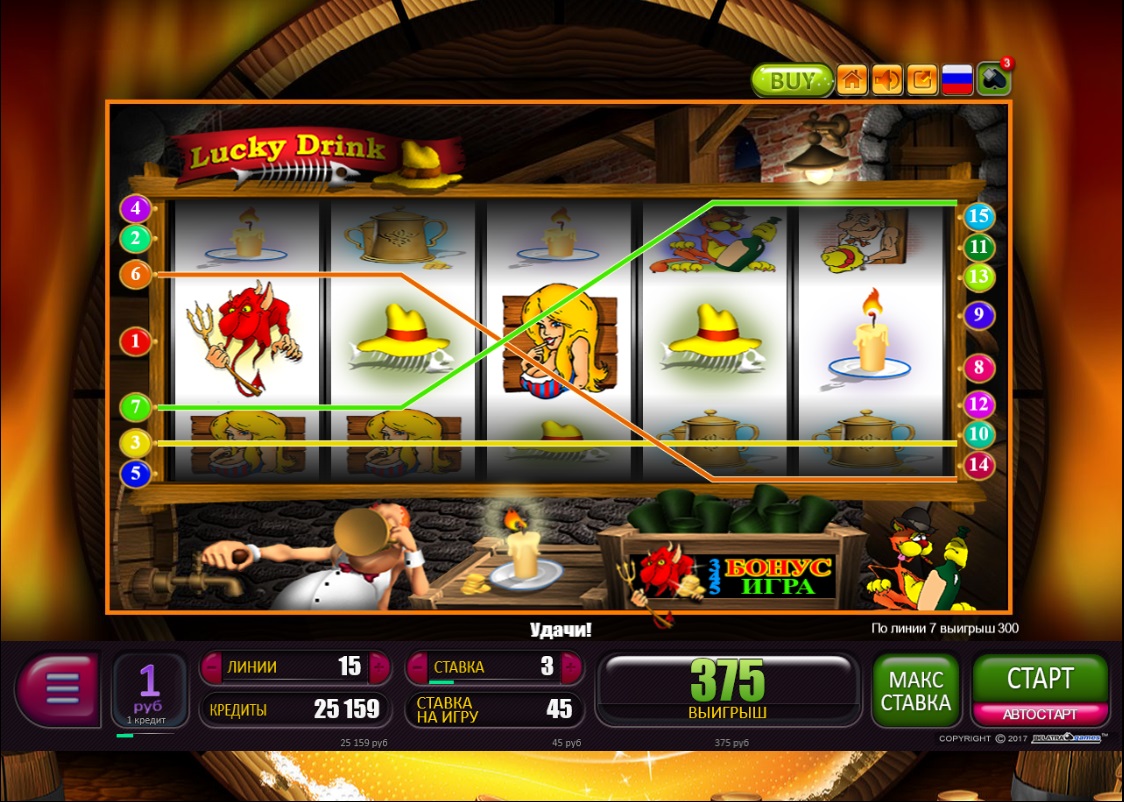This screenshot has height=802, width=1124.
Task: Open the fullscreen/expand window icon
Action: (922, 80)
